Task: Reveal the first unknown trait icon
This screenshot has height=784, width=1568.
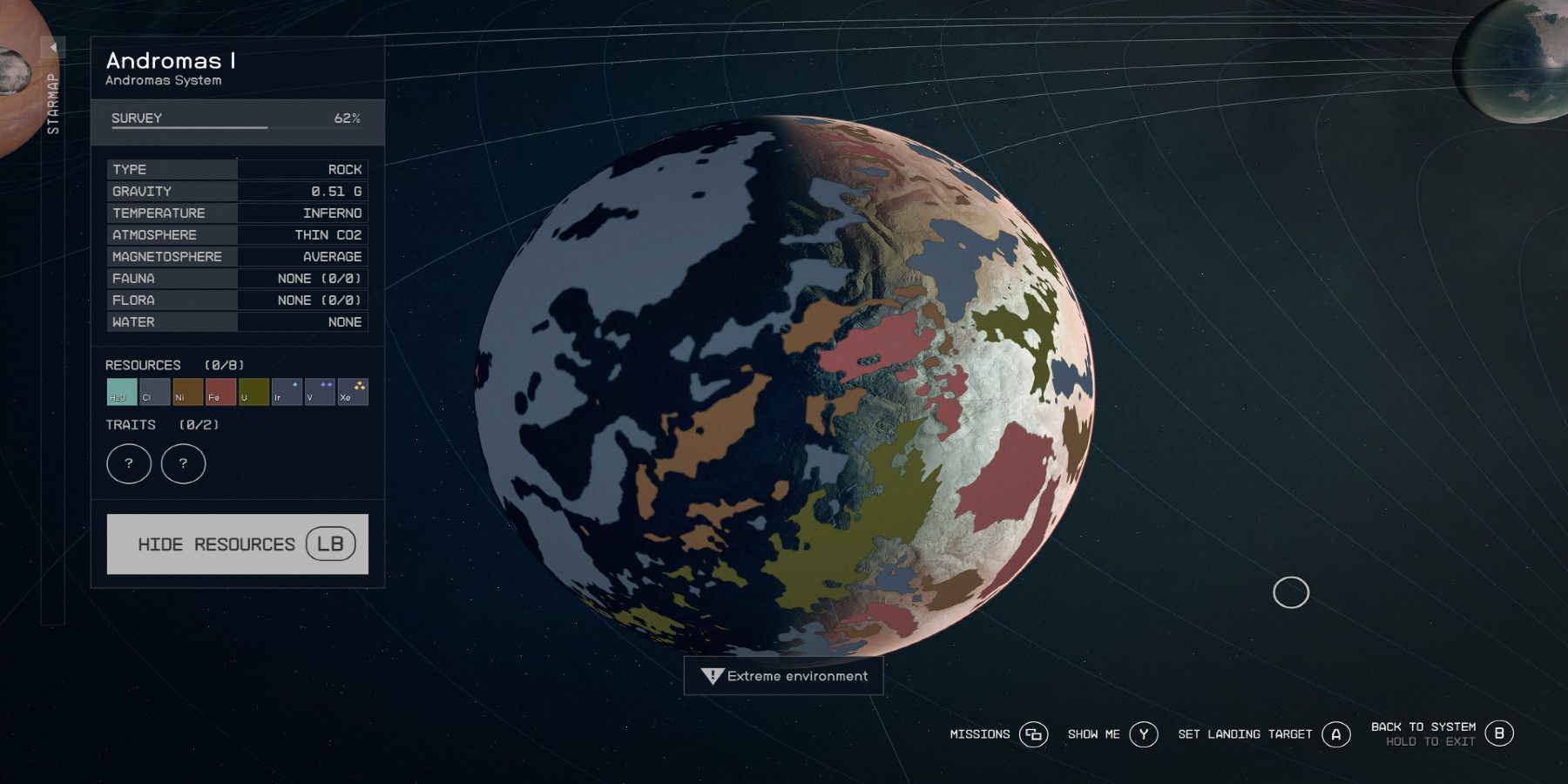Action: coord(128,463)
